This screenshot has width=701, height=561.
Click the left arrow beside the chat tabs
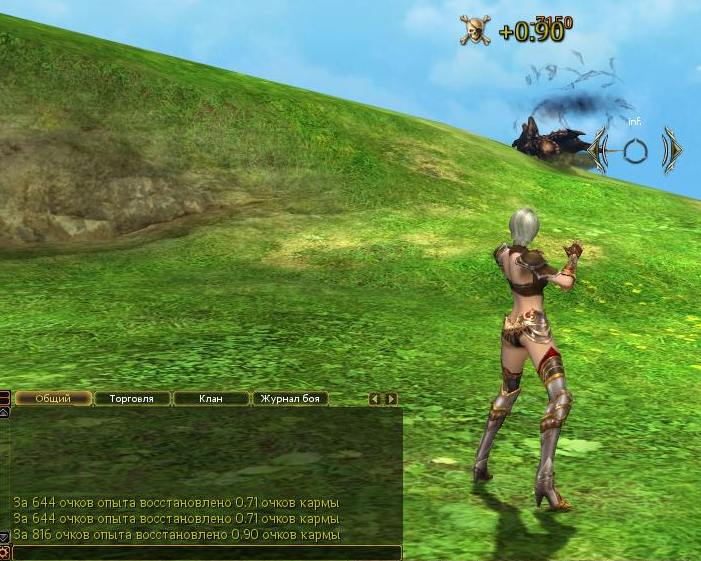[375, 398]
